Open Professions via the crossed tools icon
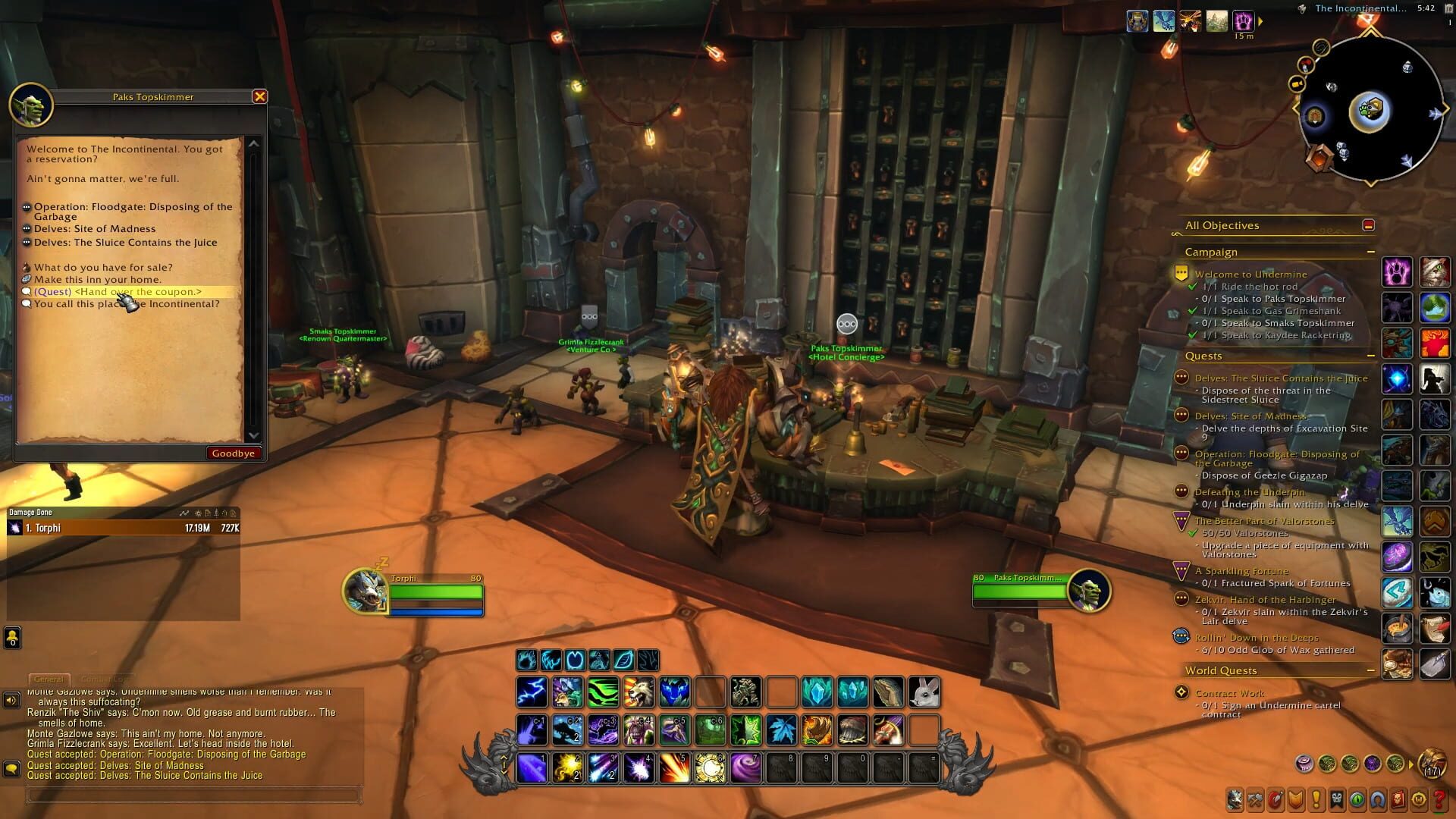Viewport: 1456px width, 819px height. [1254, 799]
